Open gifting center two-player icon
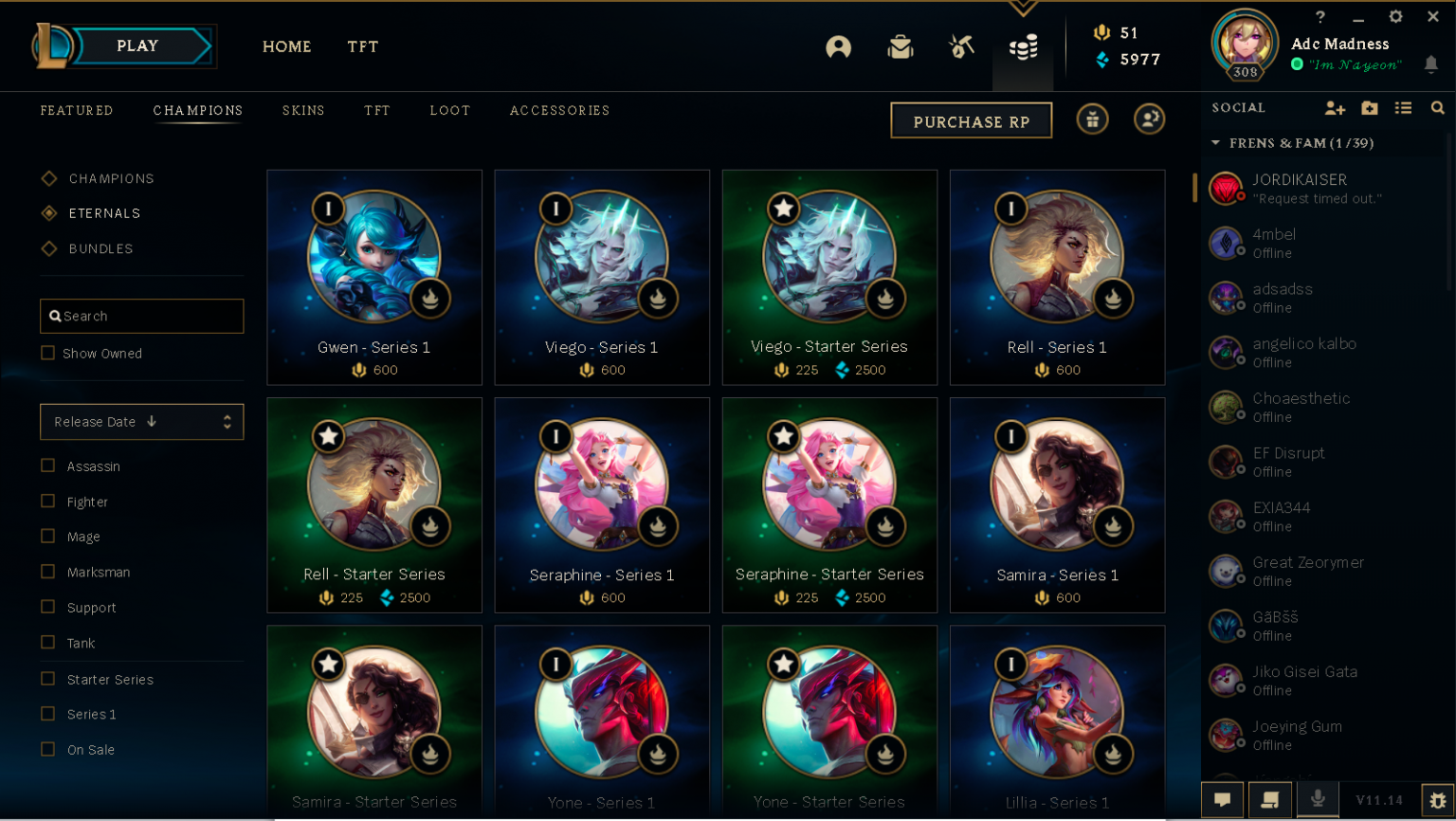The height and width of the screenshot is (821, 1456). [x=1149, y=119]
